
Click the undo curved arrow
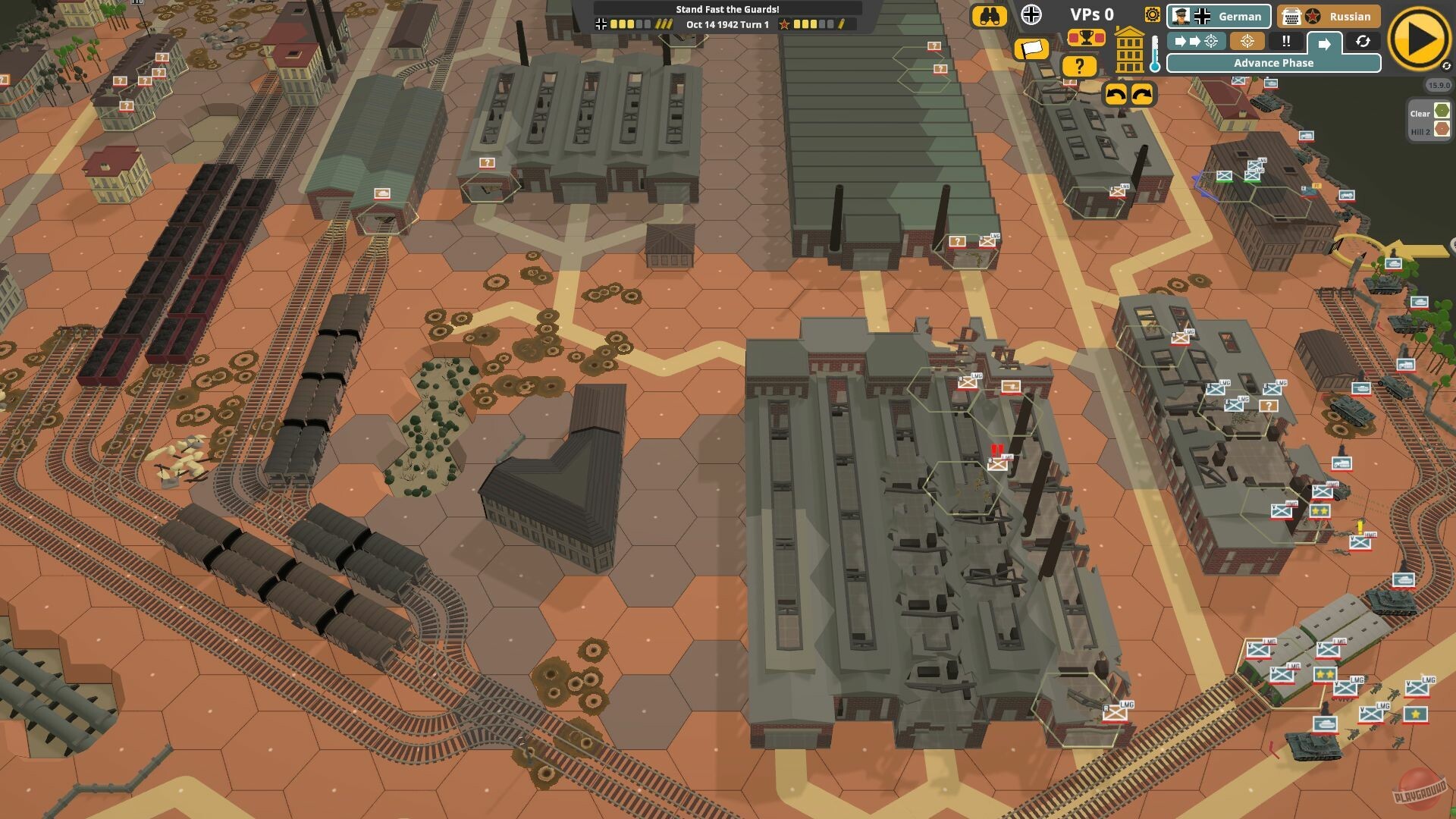point(1115,95)
